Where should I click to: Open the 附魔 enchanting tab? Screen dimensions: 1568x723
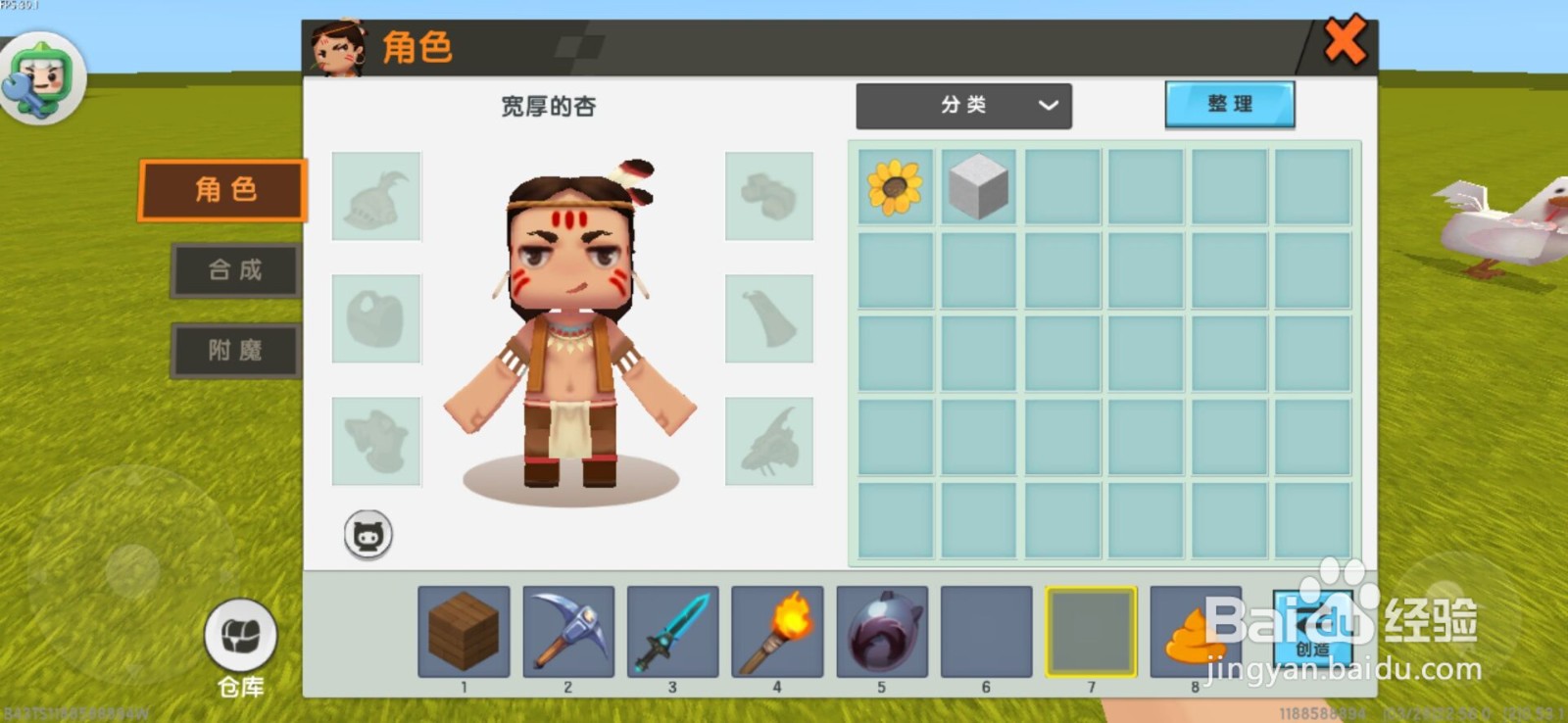[x=234, y=352]
